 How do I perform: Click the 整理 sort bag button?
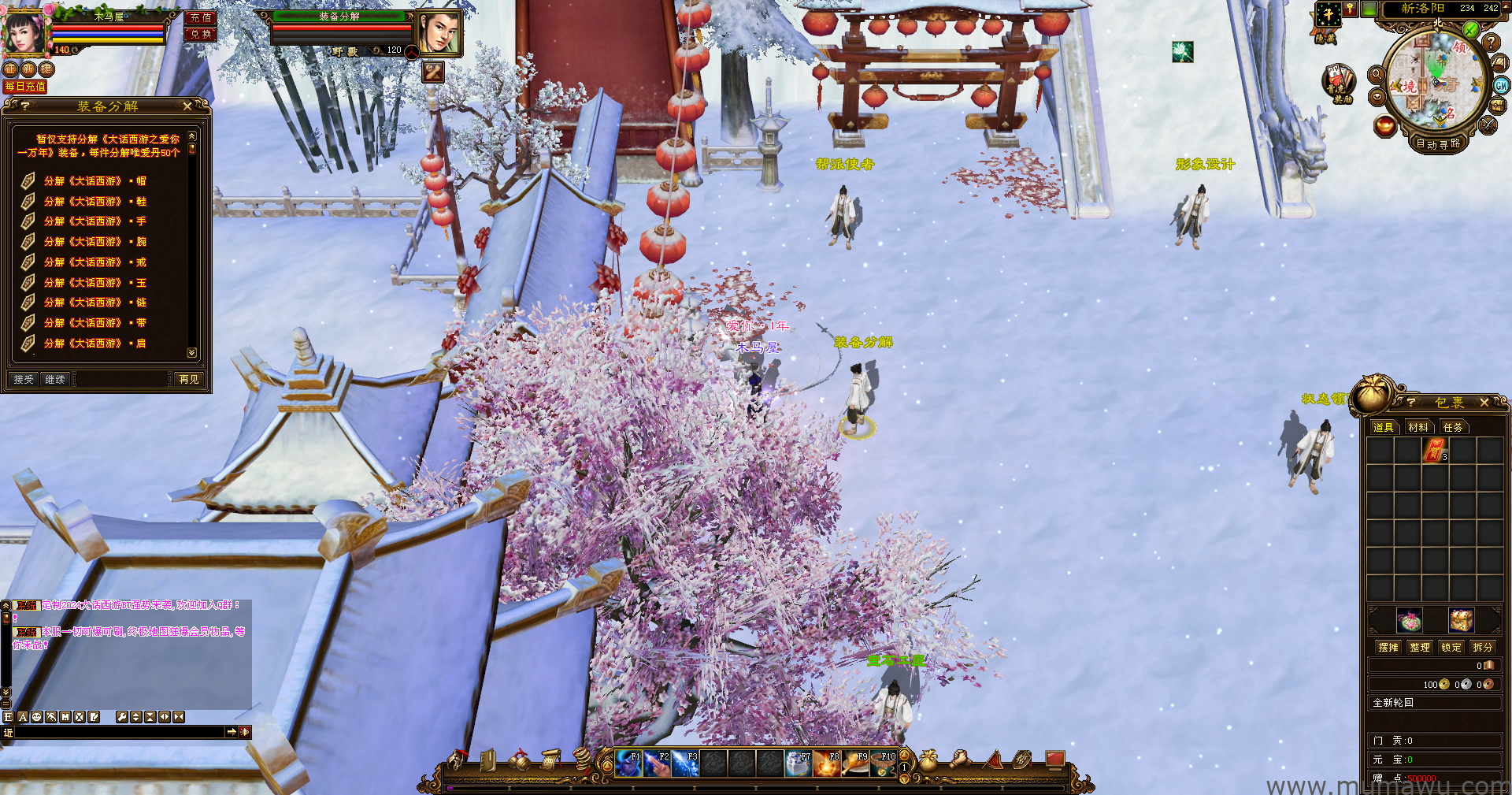point(1419,647)
